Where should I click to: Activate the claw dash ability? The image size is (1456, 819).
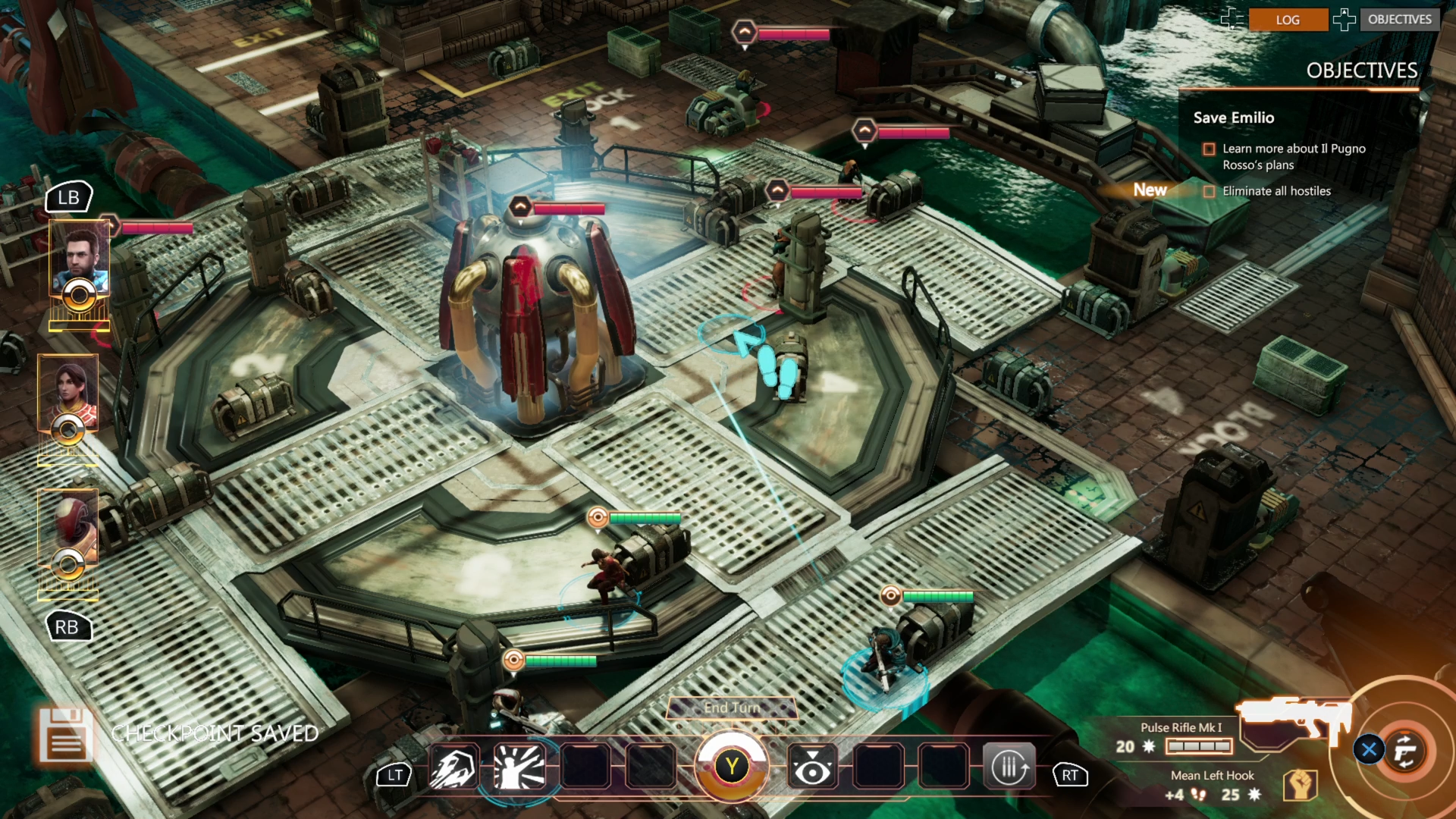(453, 767)
